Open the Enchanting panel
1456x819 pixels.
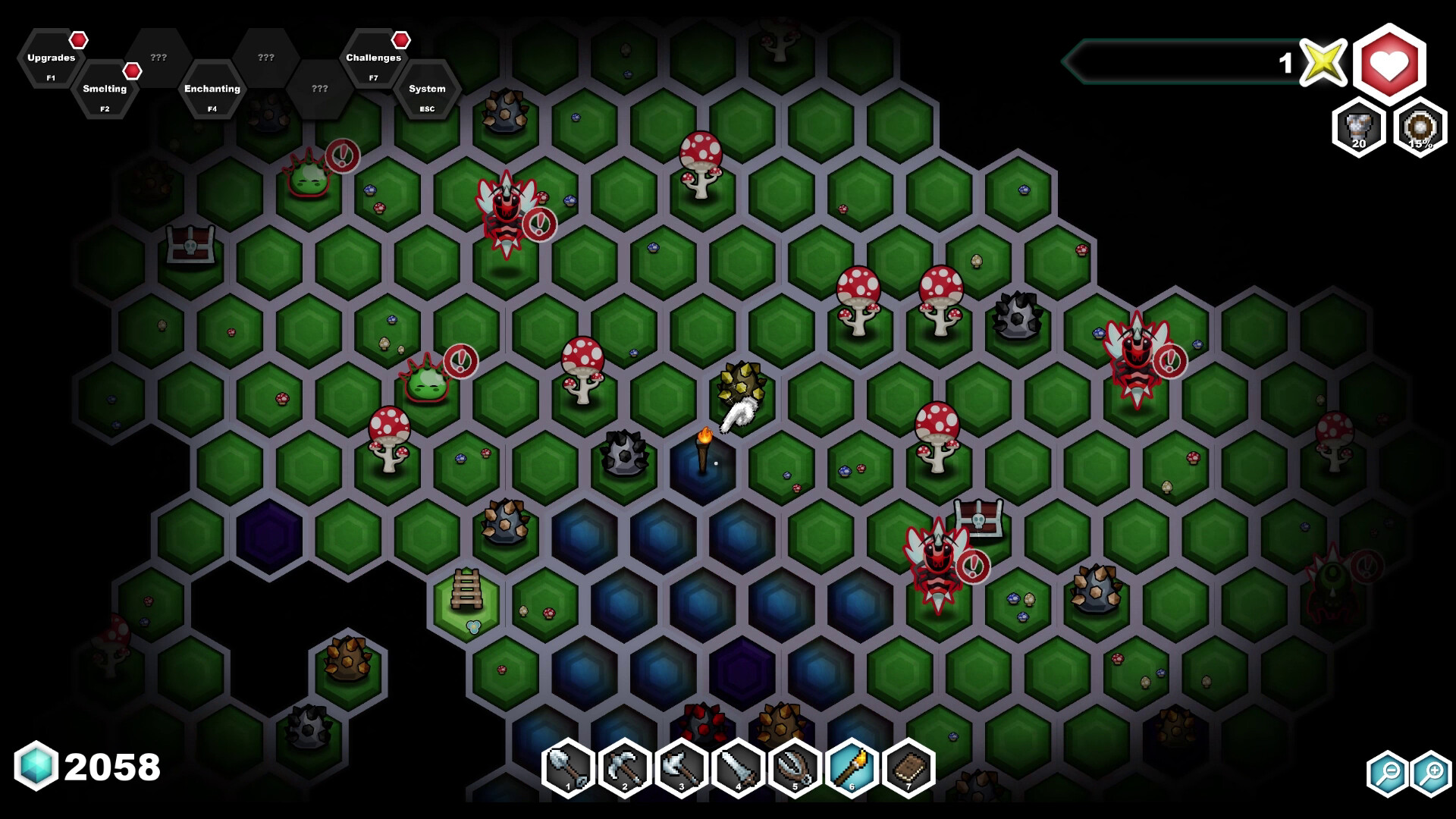[212, 90]
